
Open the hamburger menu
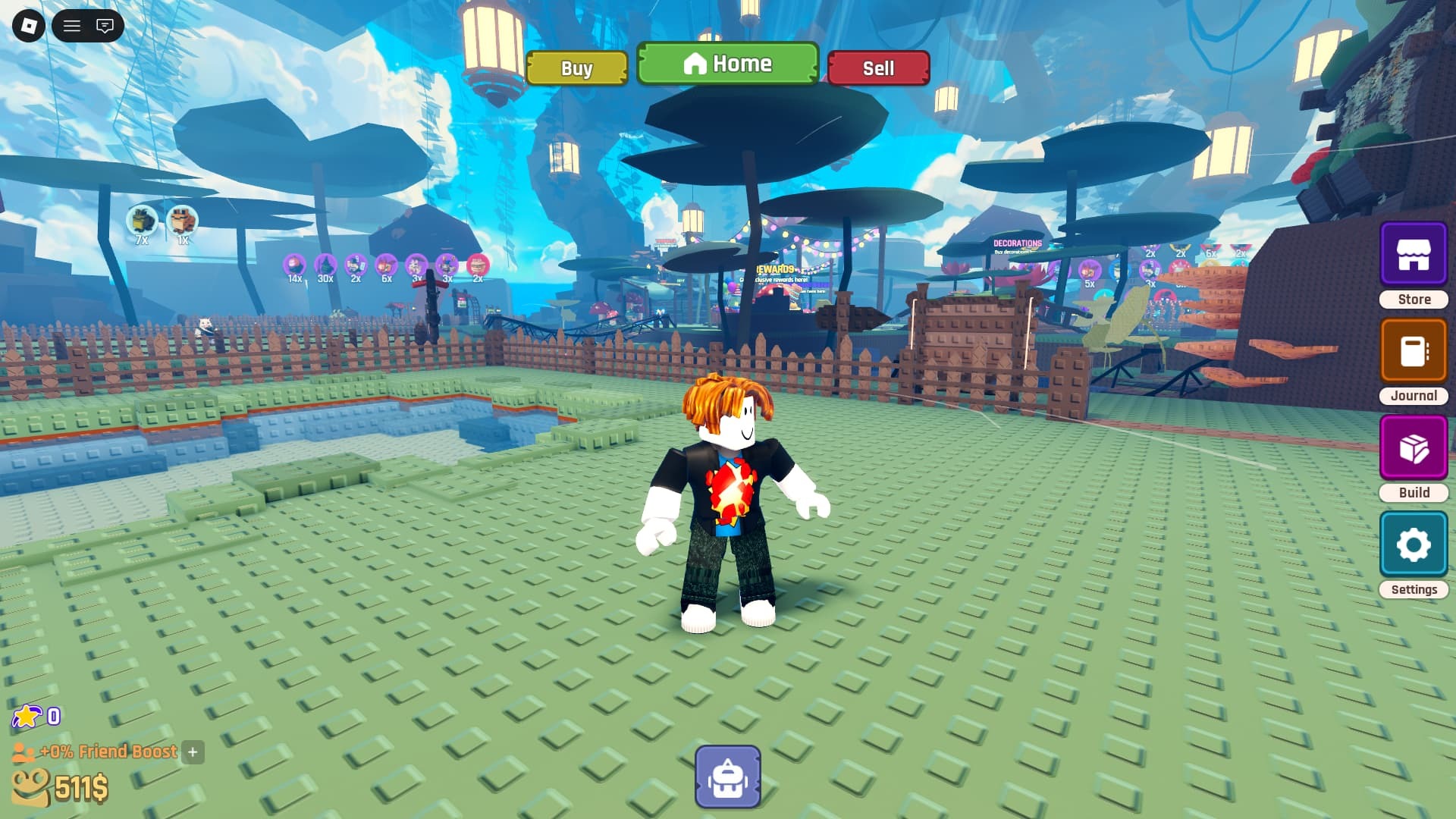point(73,26)
